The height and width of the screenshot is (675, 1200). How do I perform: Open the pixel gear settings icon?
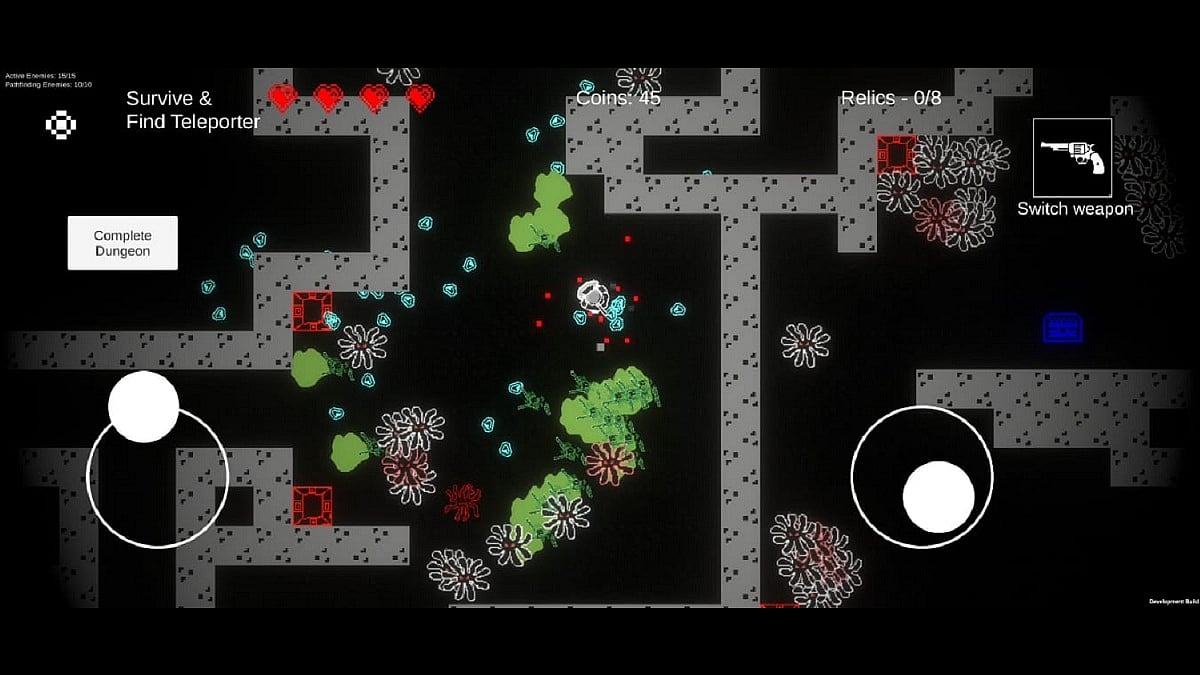click(61, 124)
